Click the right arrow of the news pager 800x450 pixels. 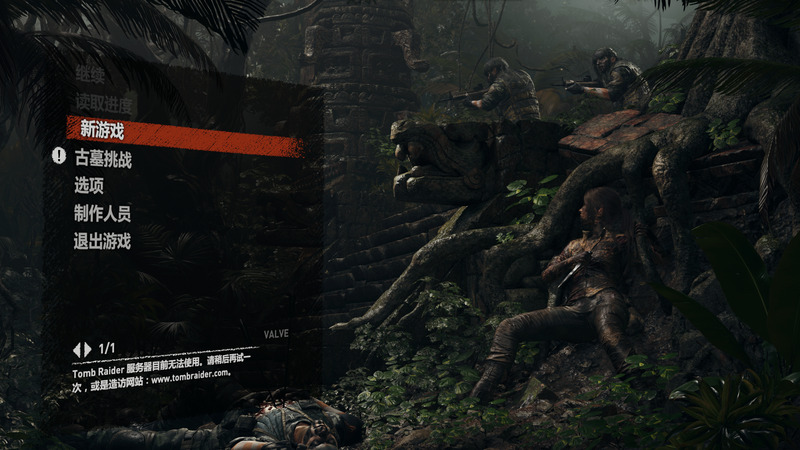[87, 348]
